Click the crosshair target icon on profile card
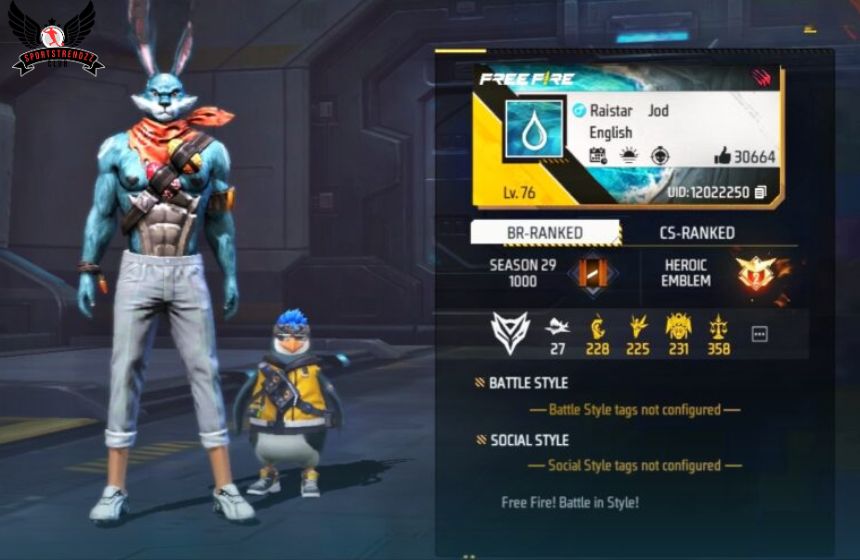 pos(658,156)
